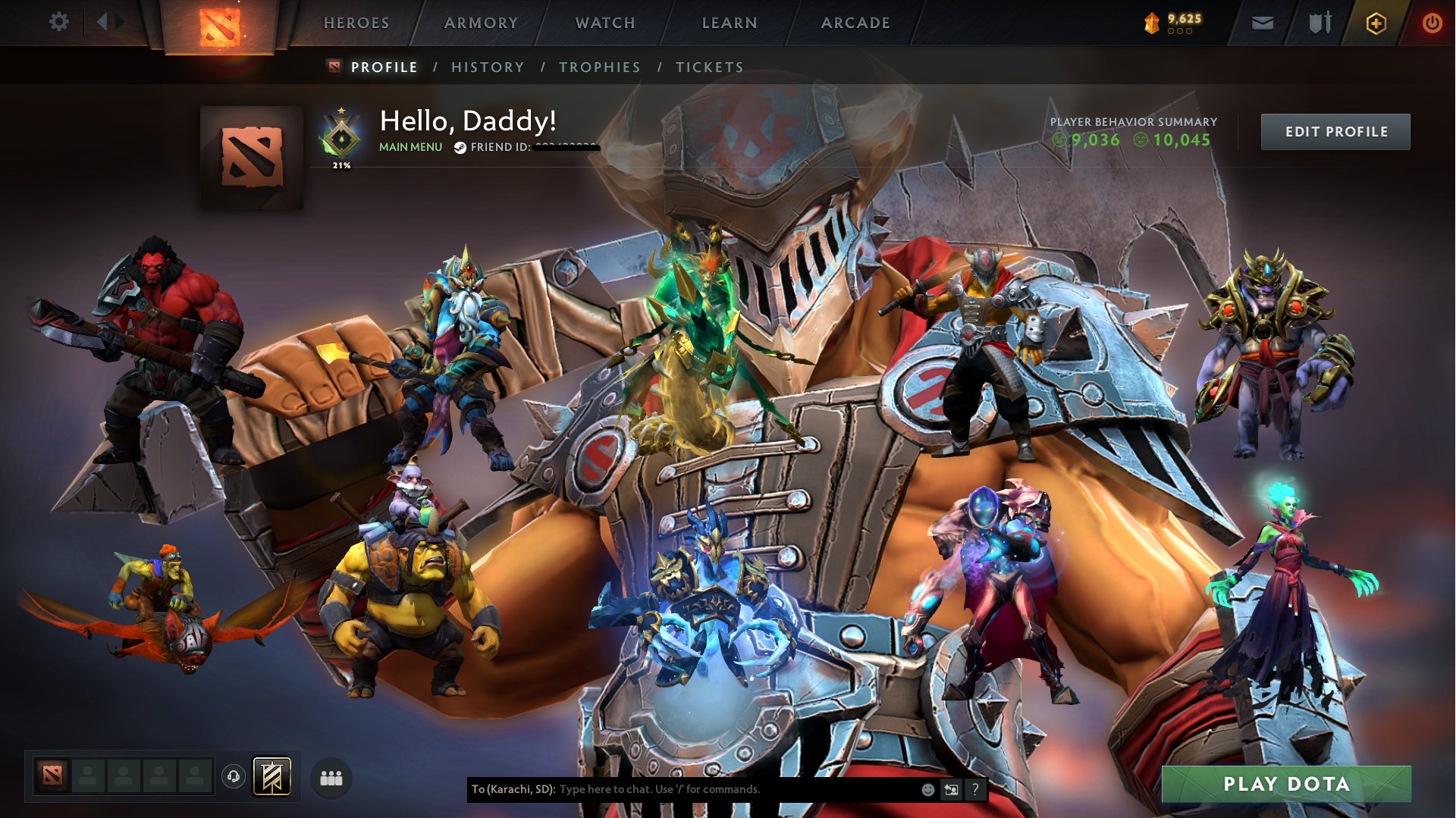Screen dimensions: 1456x818
Task: Click the headset voice chat icon
Action: [x=233, y=776]
